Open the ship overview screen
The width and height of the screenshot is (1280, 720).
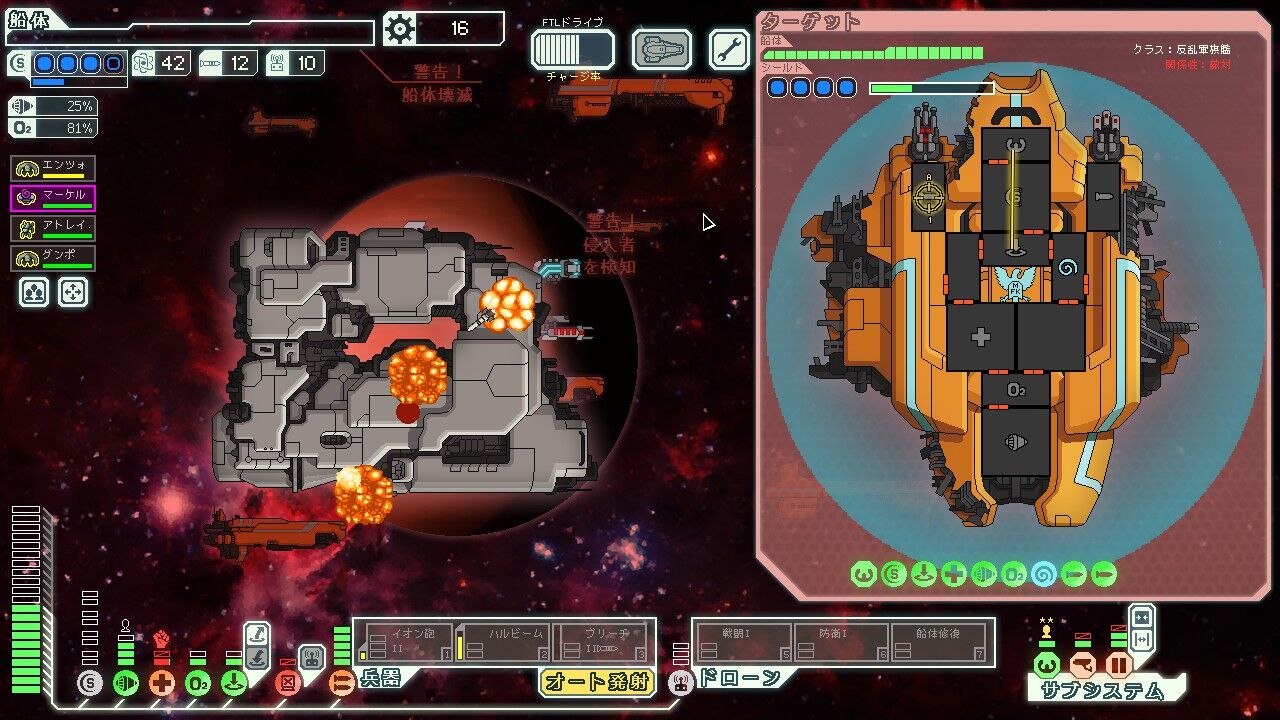point(662,49)
